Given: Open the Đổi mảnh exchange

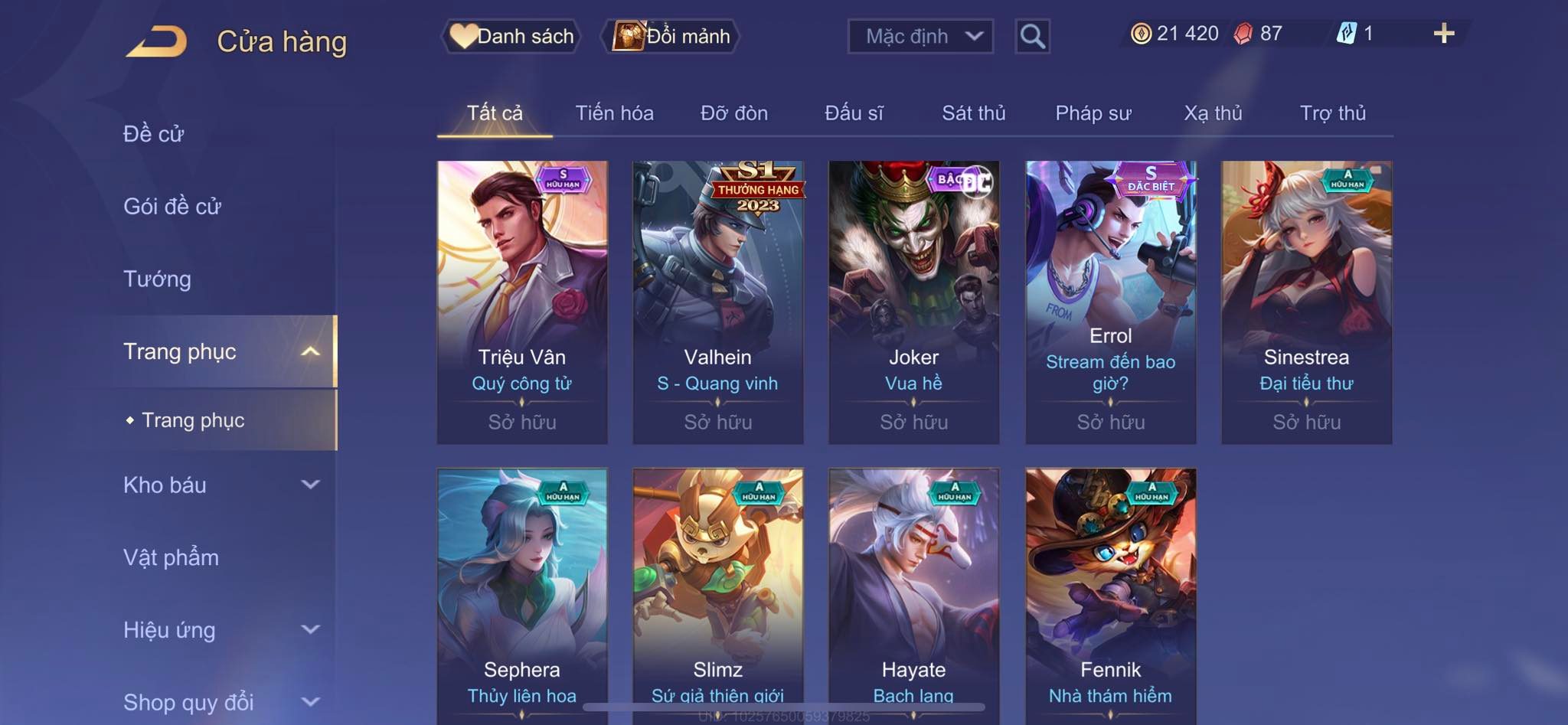Looking at the screenshot, I should pyautogui.click(x=671, y=36).
